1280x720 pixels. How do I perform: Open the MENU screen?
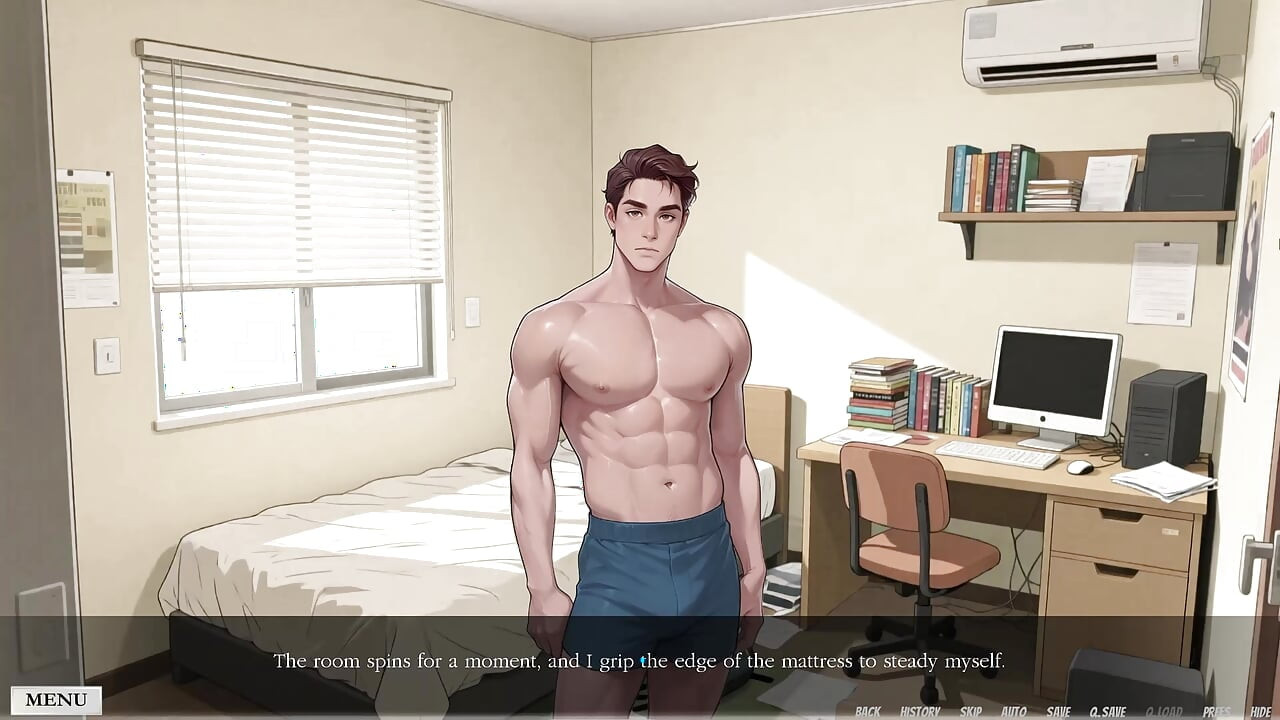pyautogui.click(x=55, y=699)
